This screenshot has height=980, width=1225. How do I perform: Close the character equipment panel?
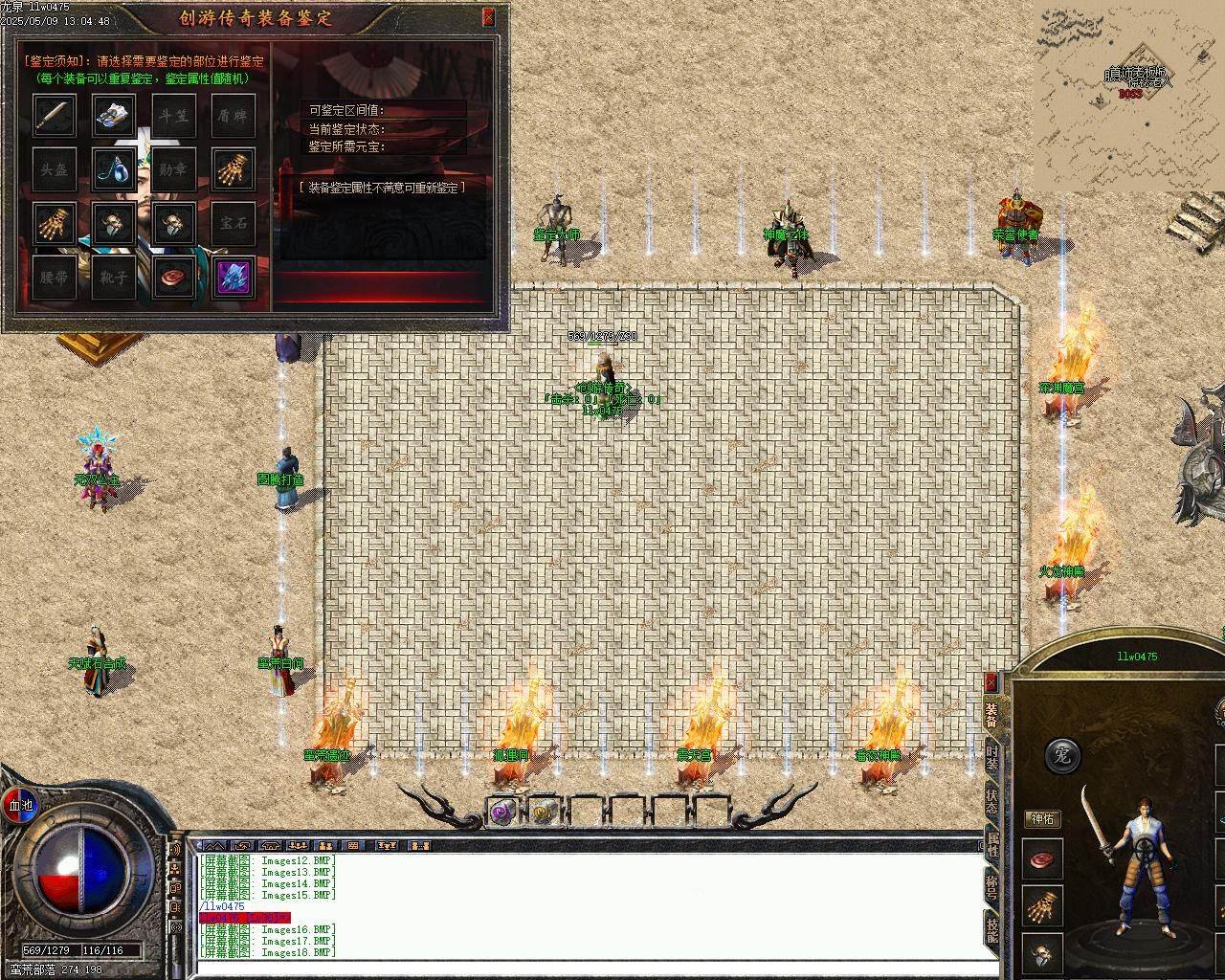(991, 681)
